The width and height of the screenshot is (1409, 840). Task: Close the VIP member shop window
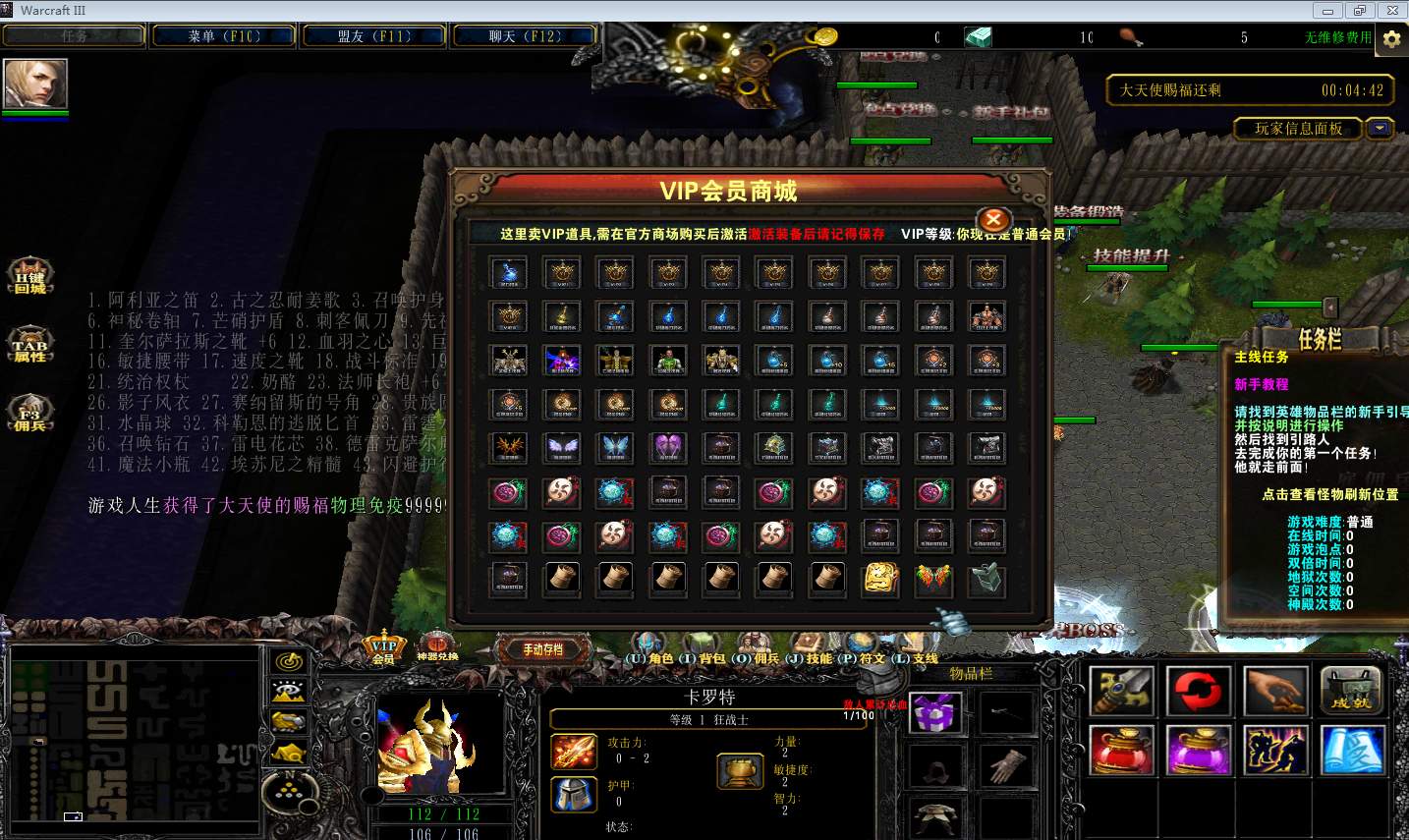click(993, 220)
